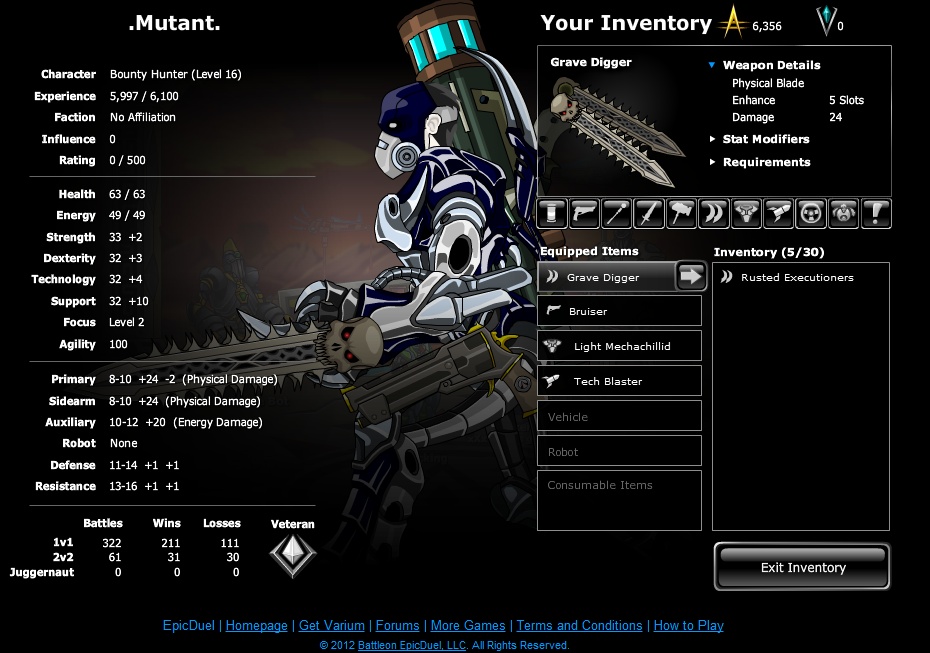
Task: Show vehicles with steering wheel icon
Action: [810, 213]
